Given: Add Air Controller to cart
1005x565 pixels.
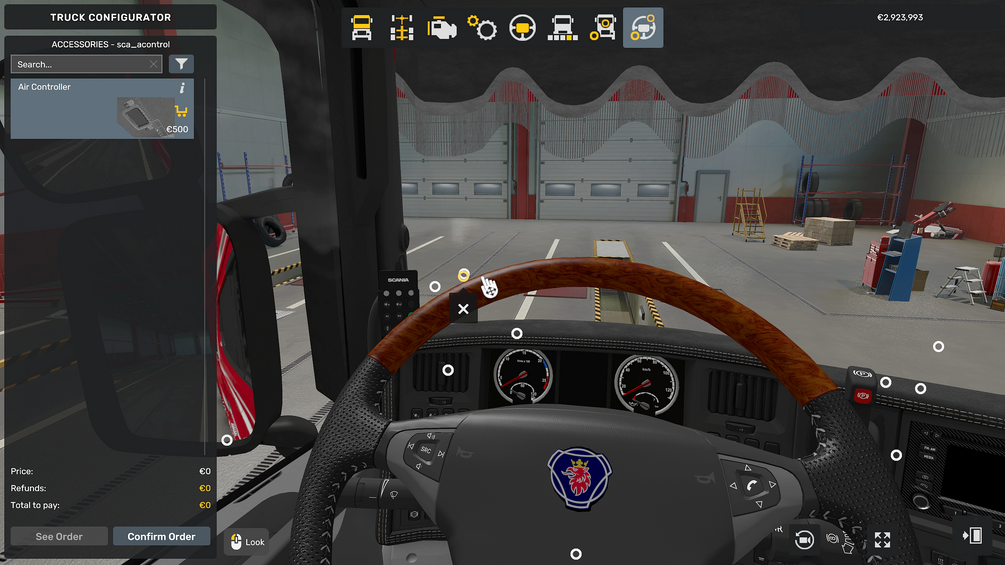Looking at the screenshot, I should click(181, 111).
